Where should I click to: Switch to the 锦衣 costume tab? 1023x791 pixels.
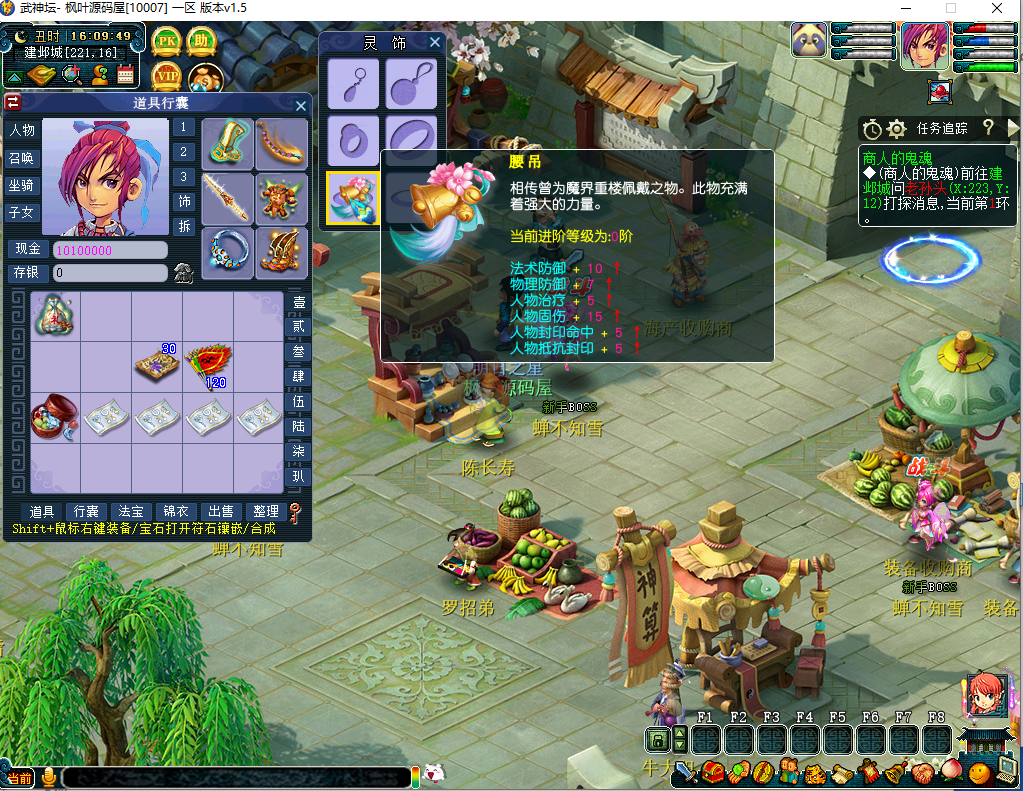point(175,512)
